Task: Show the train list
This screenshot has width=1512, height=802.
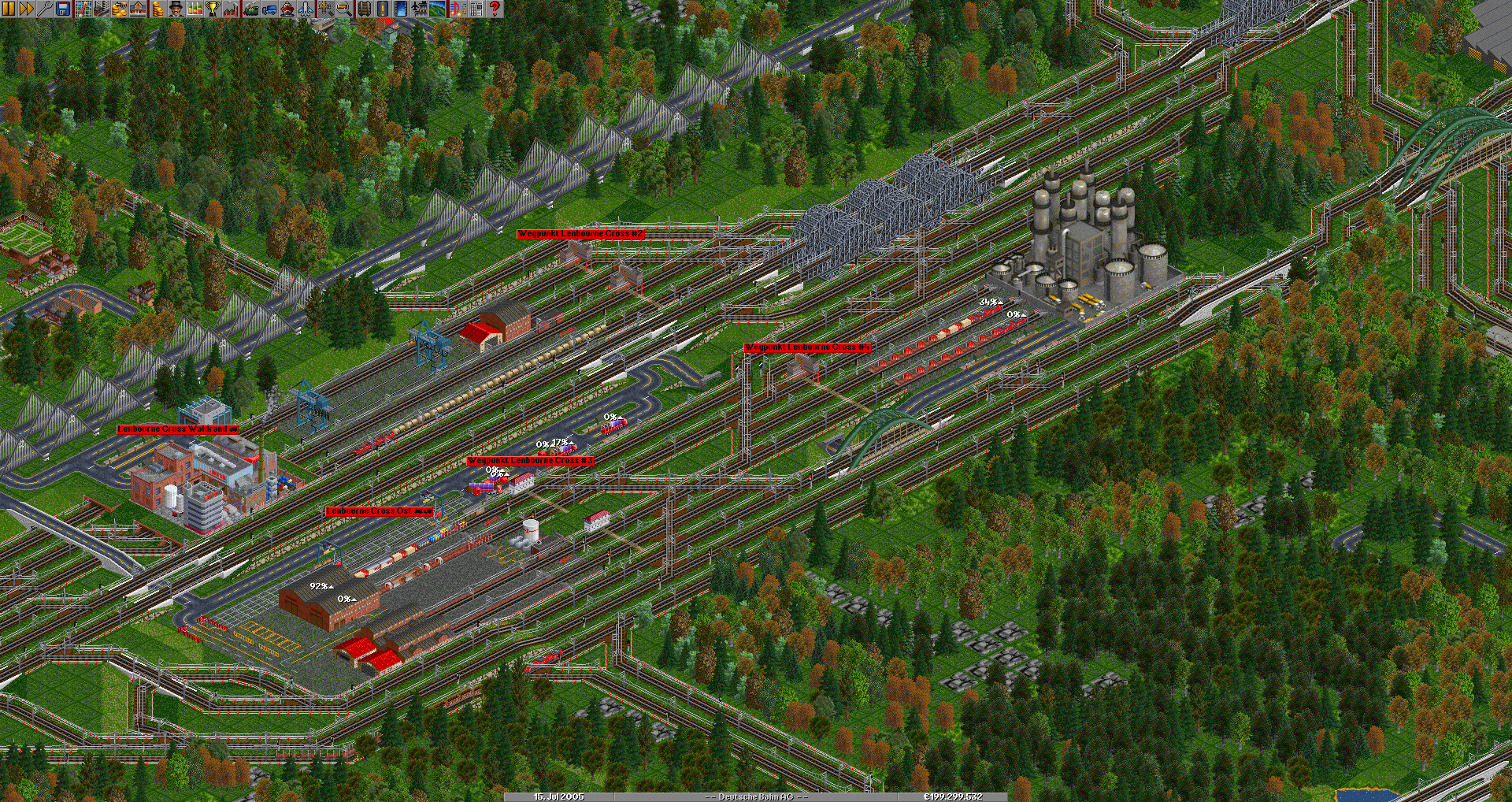Action: [x=250, y=9]
